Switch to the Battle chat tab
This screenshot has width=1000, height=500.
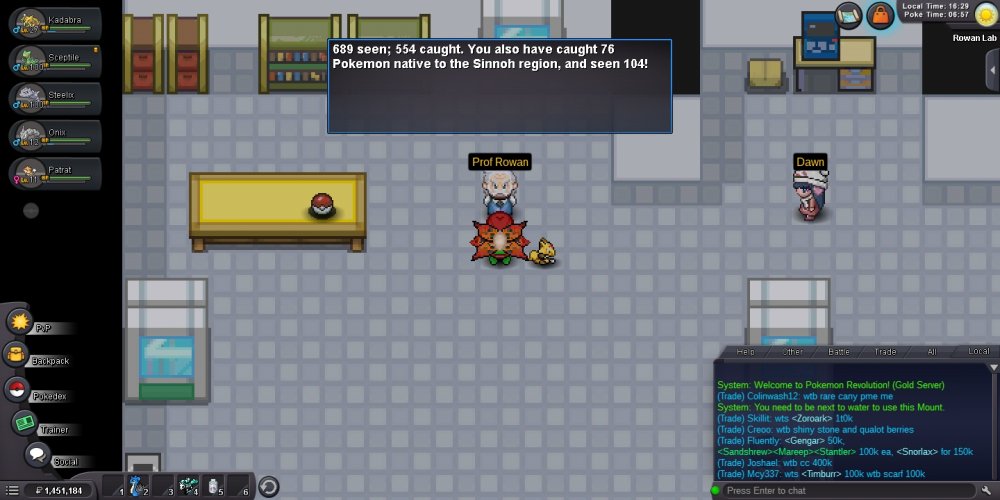click(x=839, y=352)
